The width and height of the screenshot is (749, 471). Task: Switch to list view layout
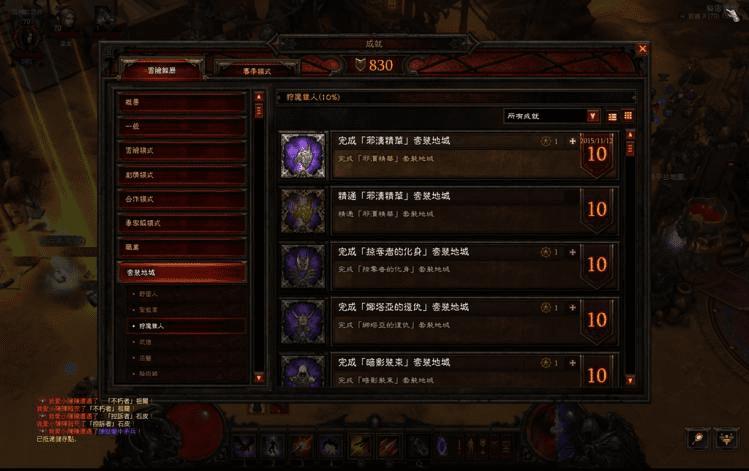point(612,116)
